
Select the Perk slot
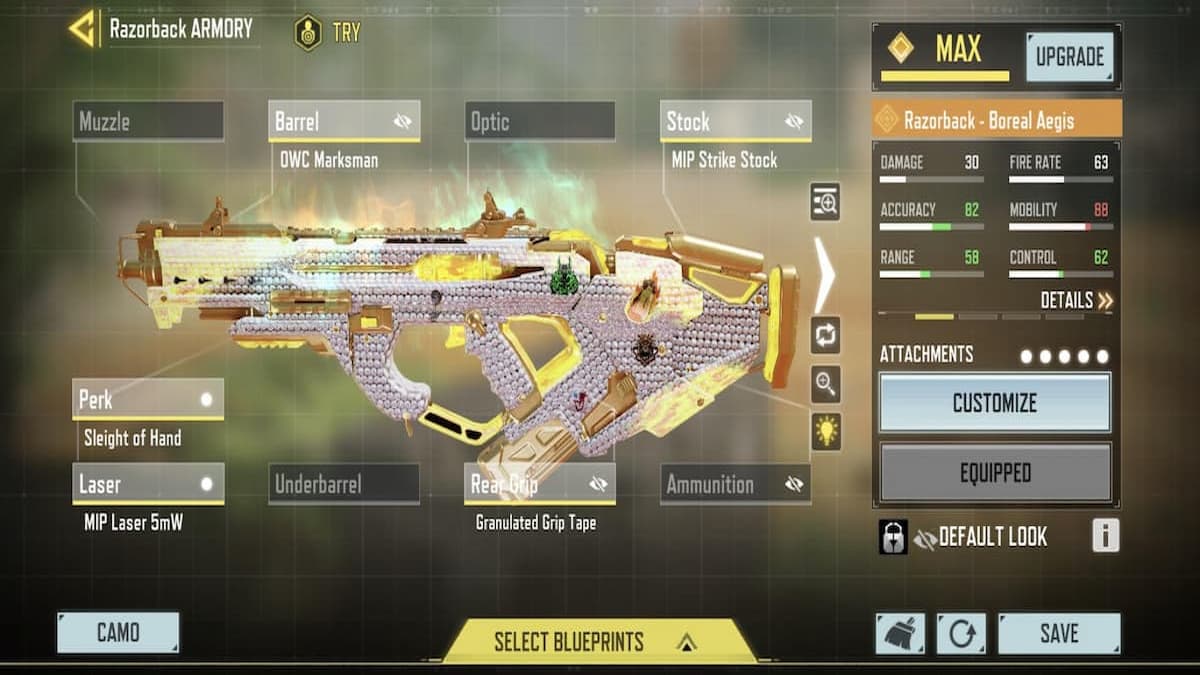coord(148,400)
